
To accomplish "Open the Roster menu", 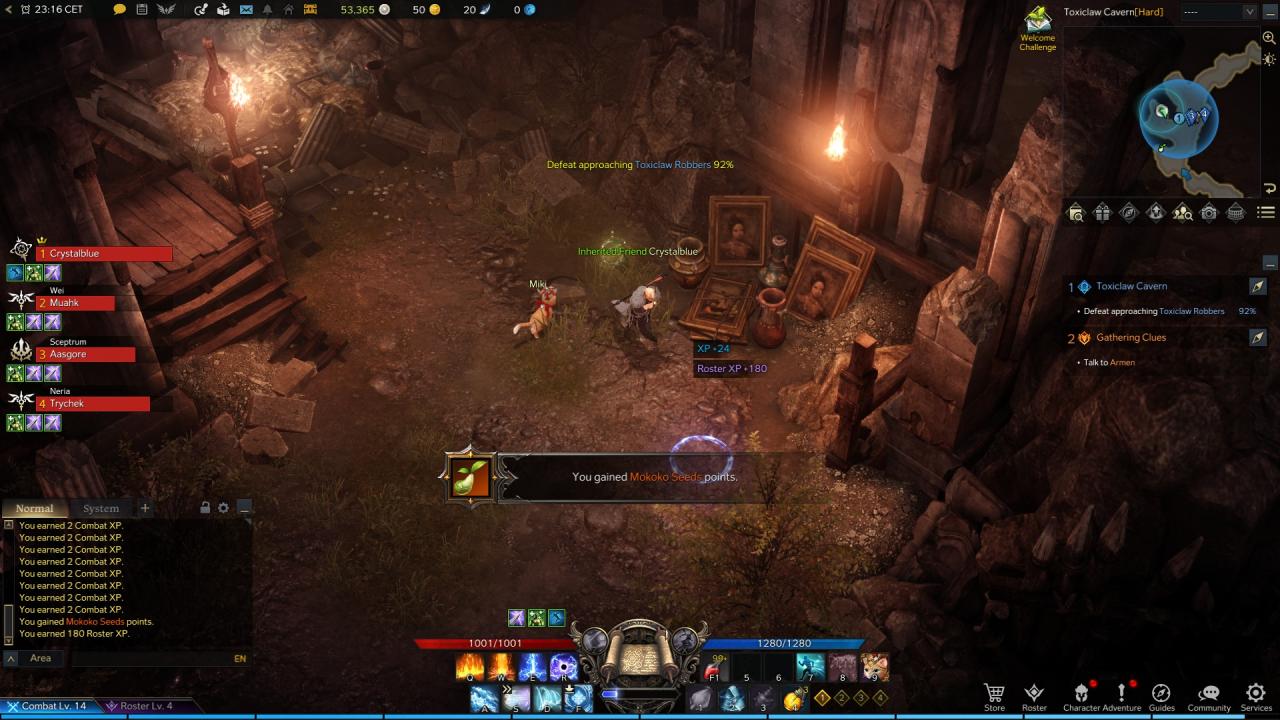I will 1034,696.
